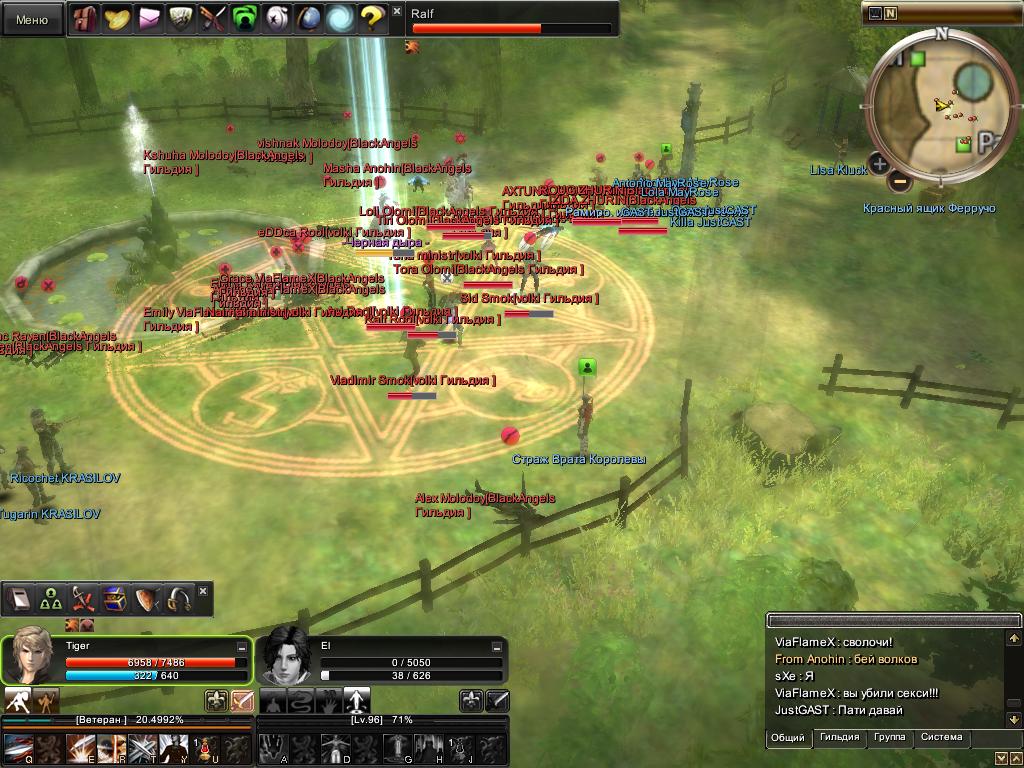Close the top toolbar with its X
This screenshot has height=768, width=1024.
tap(397, 11)
